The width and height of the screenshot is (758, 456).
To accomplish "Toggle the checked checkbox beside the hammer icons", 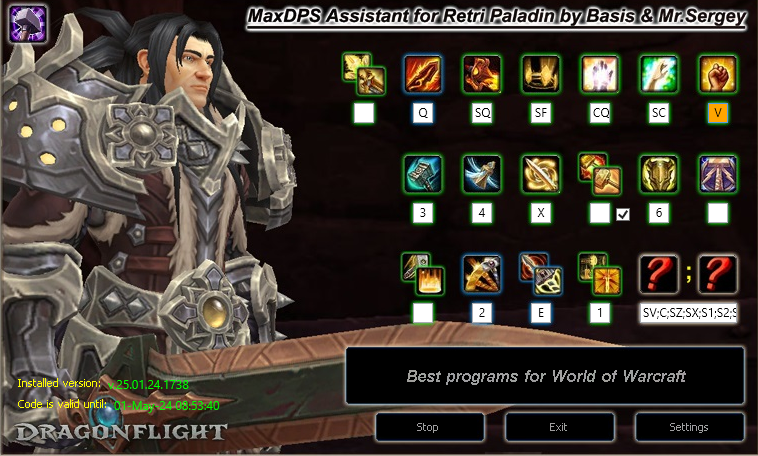I will click(x=623, y=213).
